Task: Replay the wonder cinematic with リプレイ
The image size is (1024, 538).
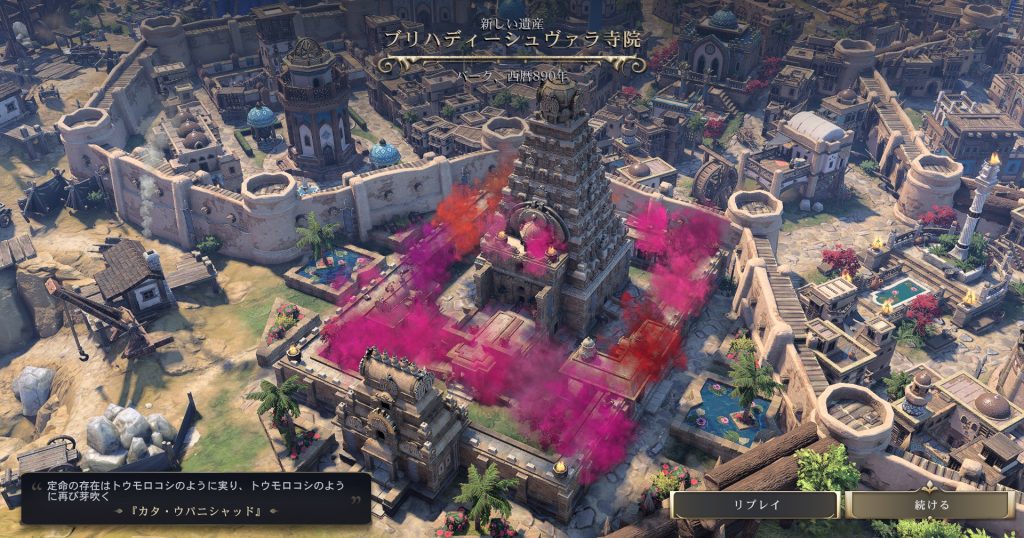Action: click(x=756, y=505)
